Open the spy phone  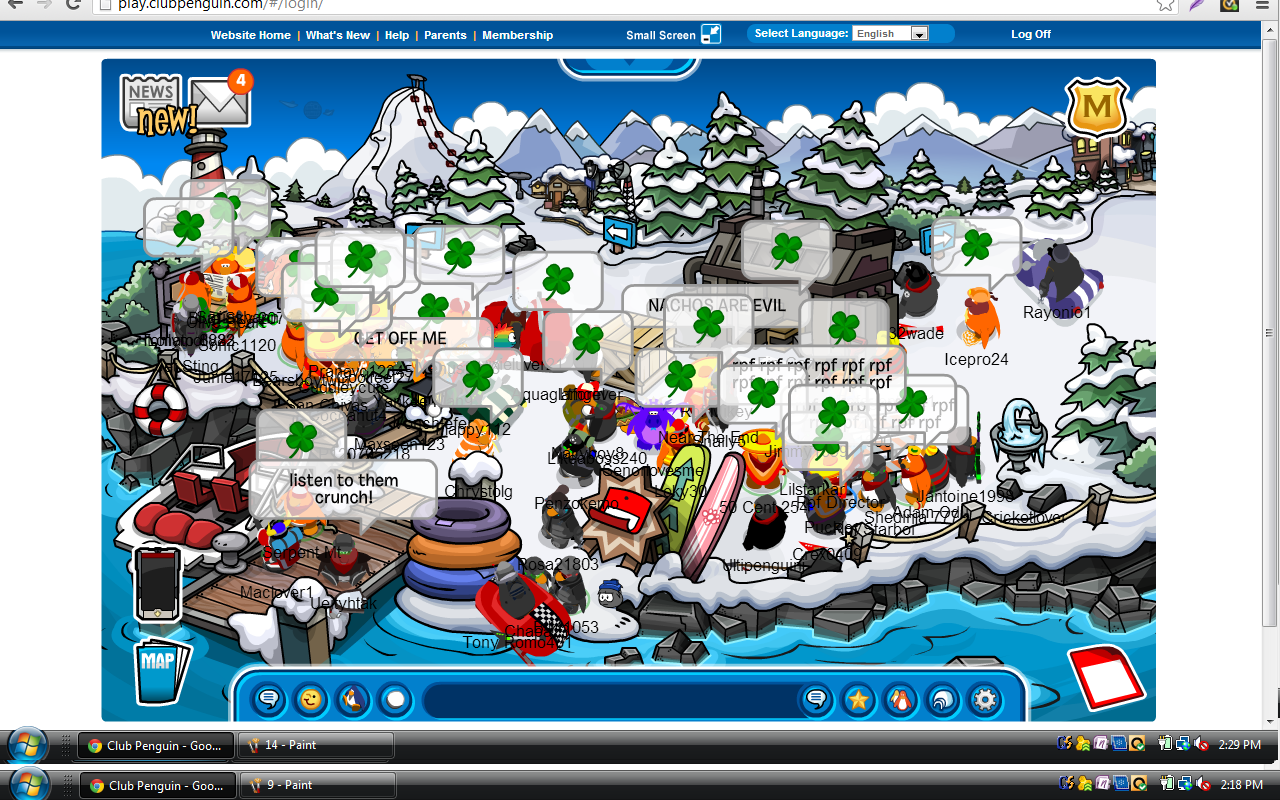pyautogui.click(x=158, y=584)
